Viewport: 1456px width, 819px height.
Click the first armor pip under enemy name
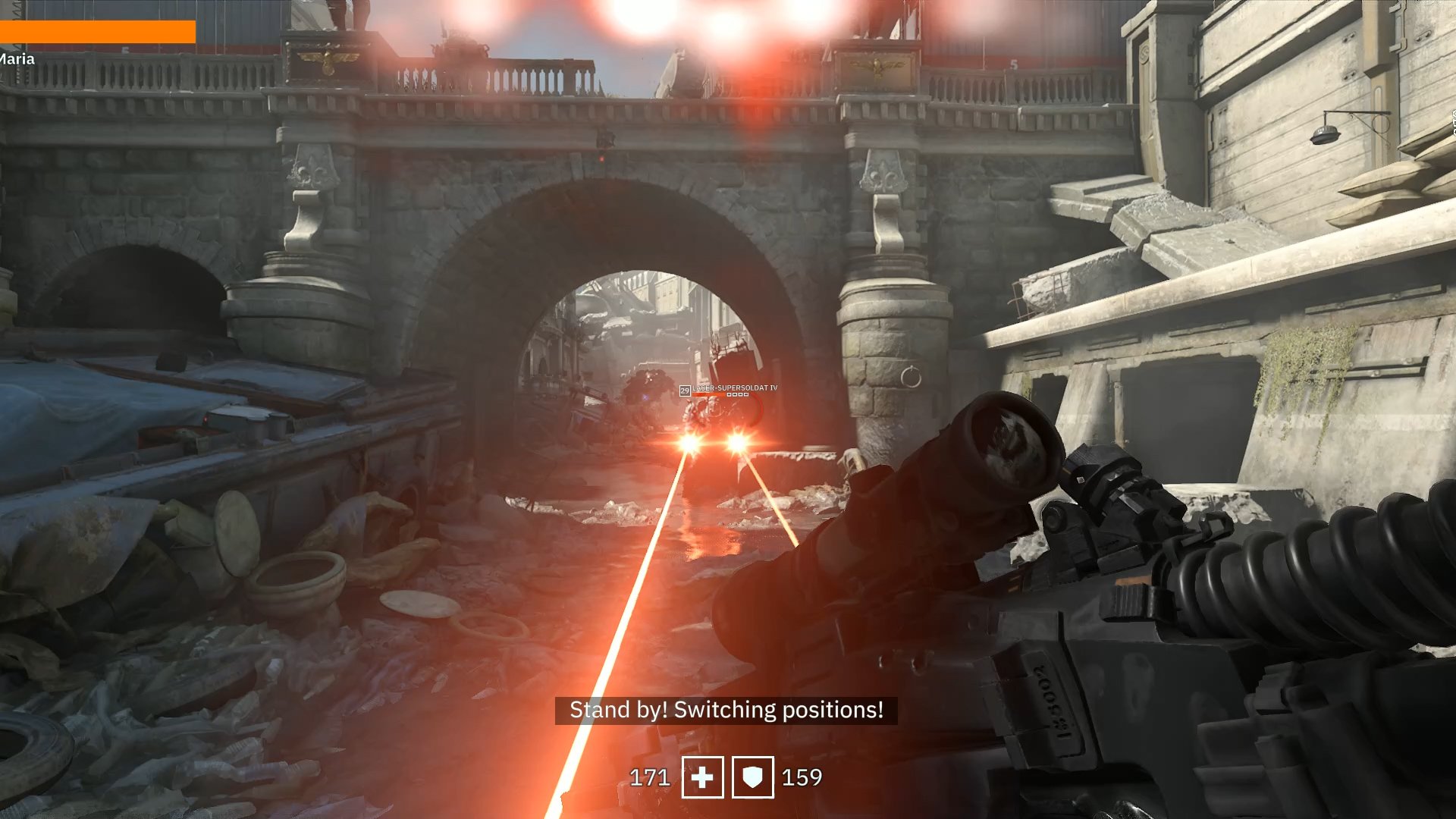(730, 394)
